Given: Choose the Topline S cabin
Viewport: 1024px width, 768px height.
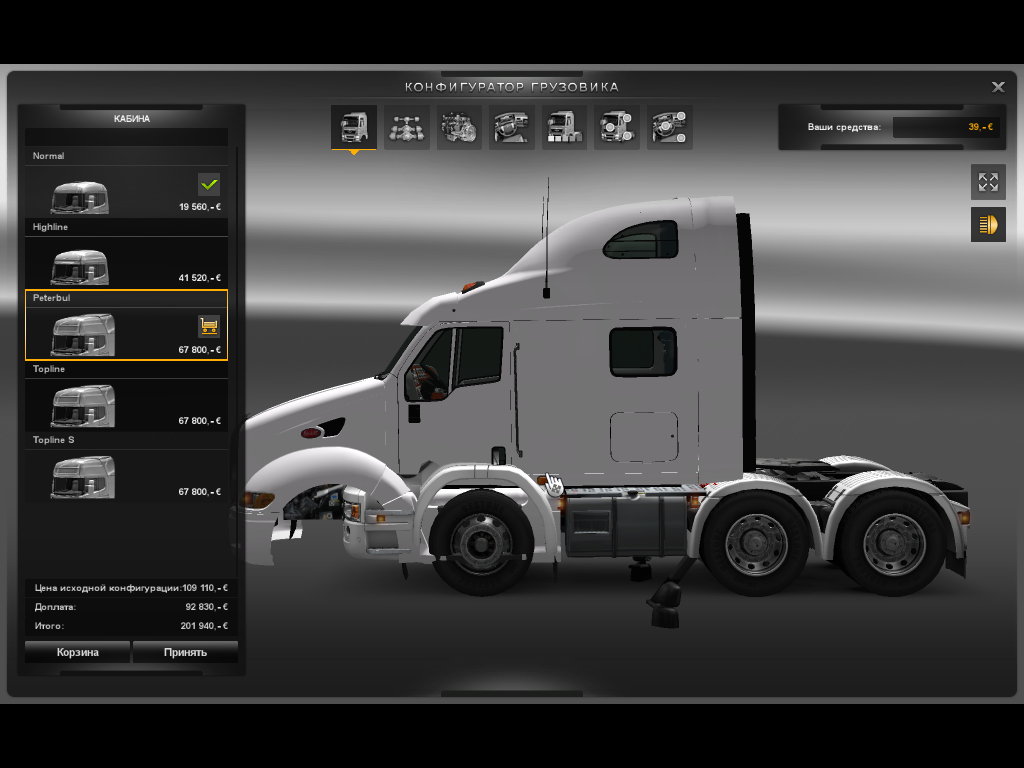Looking at the screenshot, I should click(x=126, y=476).
